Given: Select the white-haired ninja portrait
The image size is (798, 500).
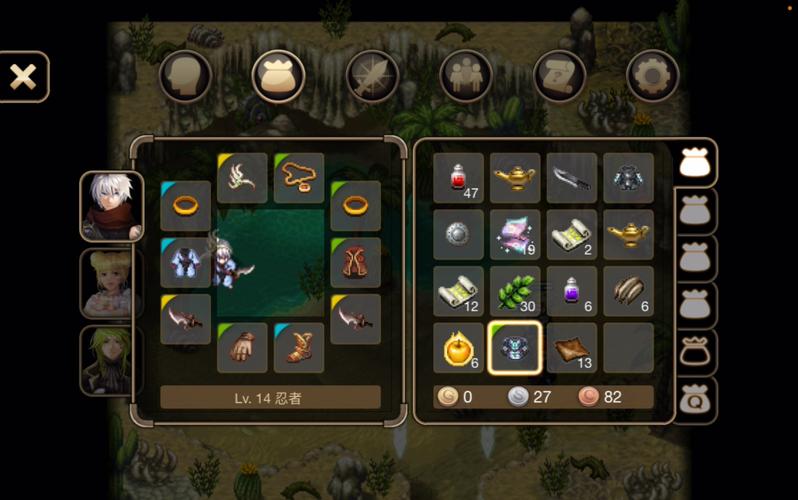Looking at the screenshot, I should click(x=111, y=207).
